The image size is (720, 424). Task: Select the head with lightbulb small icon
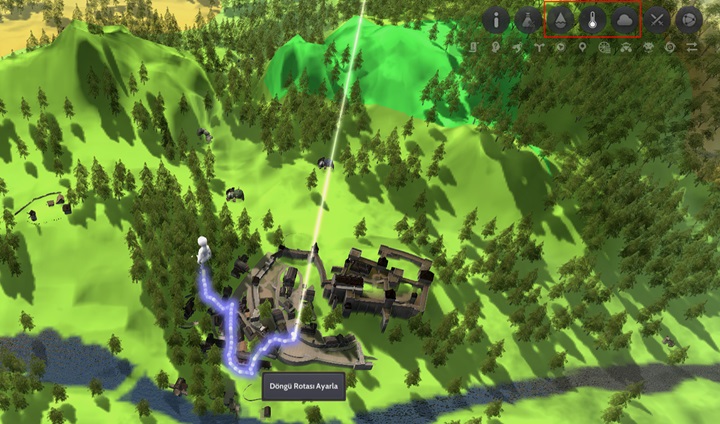tap(495, 47)
